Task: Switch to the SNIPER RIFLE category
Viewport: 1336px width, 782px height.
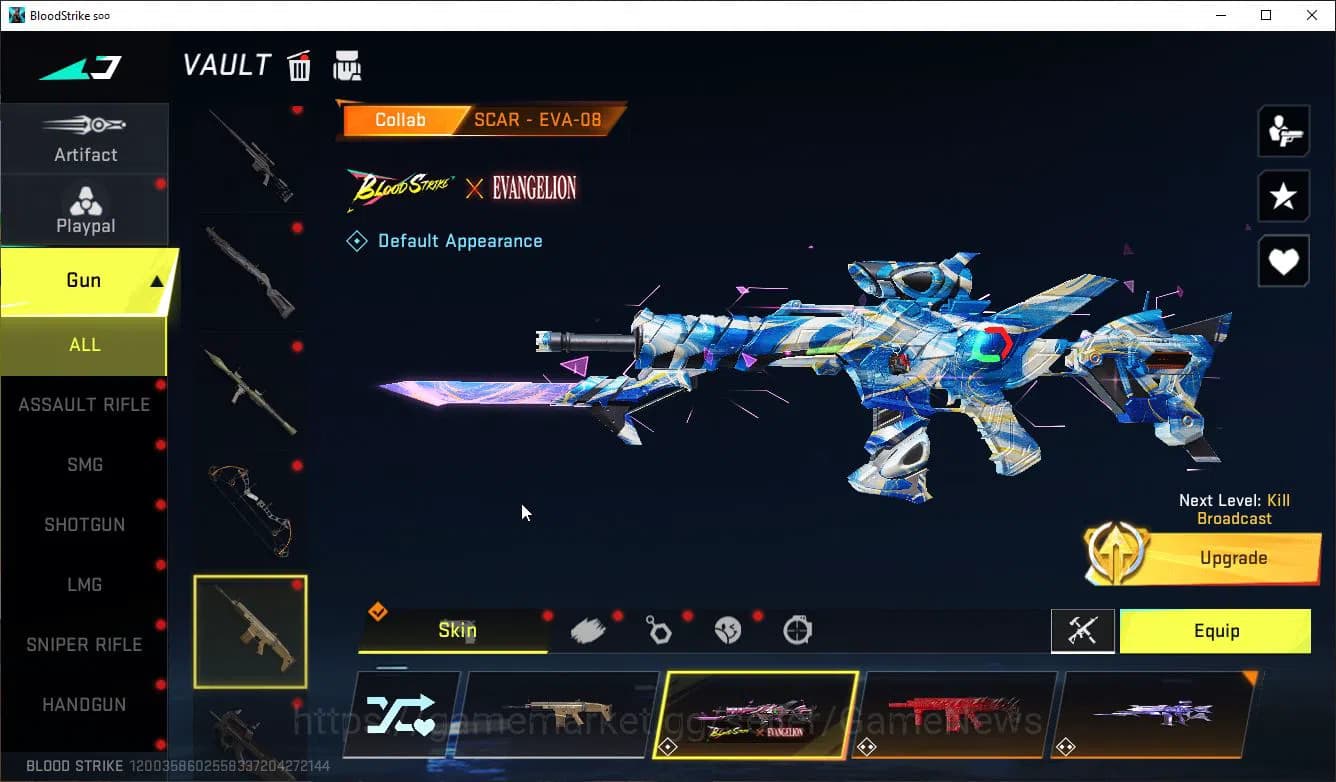Action: 84,644
